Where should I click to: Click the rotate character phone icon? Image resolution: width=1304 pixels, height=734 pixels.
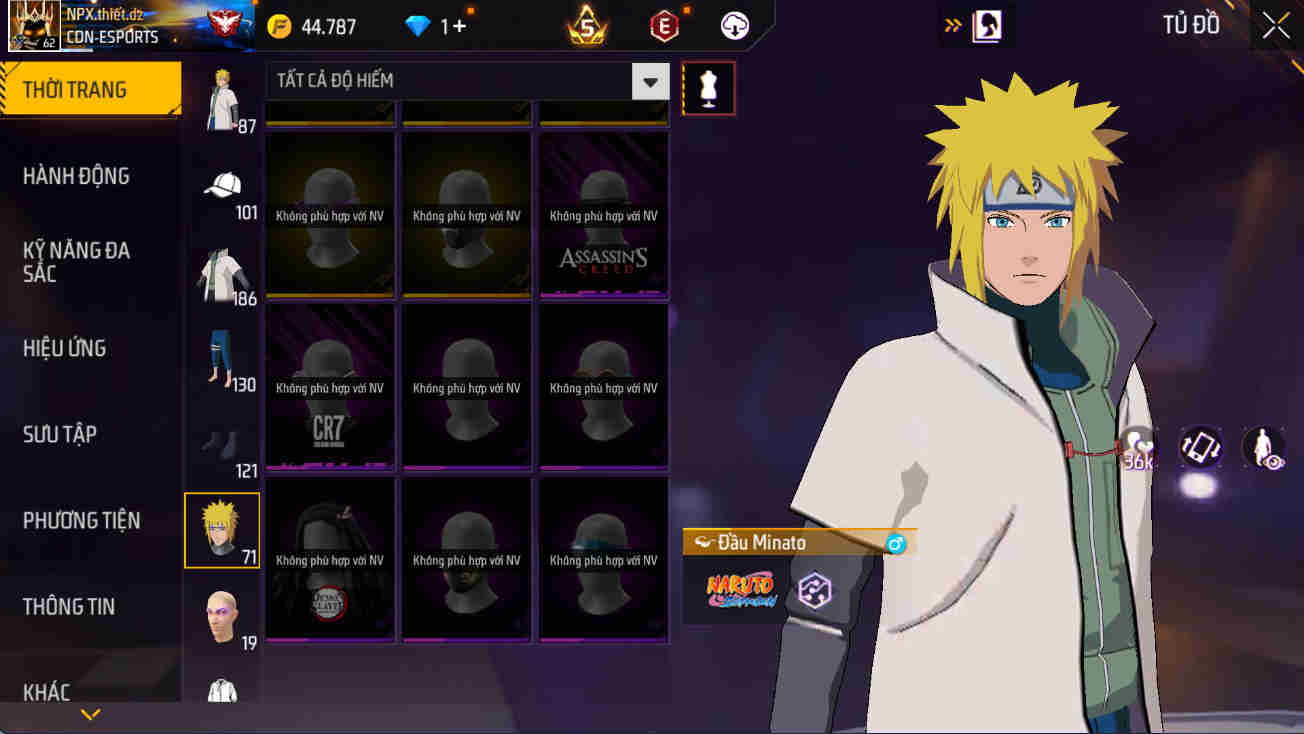(1203, 449)
